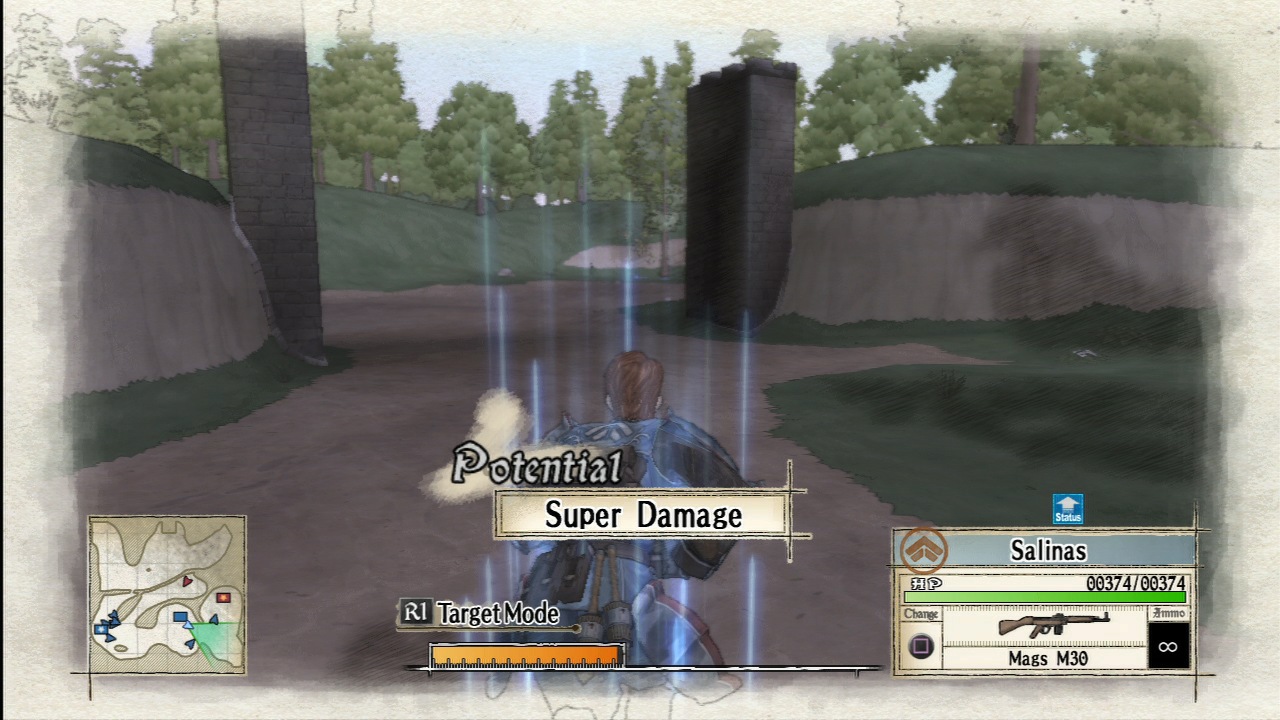Screen dimensions: 1280x720
Task: Click the red enemy arrow on the minimap
Action: point(187,581)
